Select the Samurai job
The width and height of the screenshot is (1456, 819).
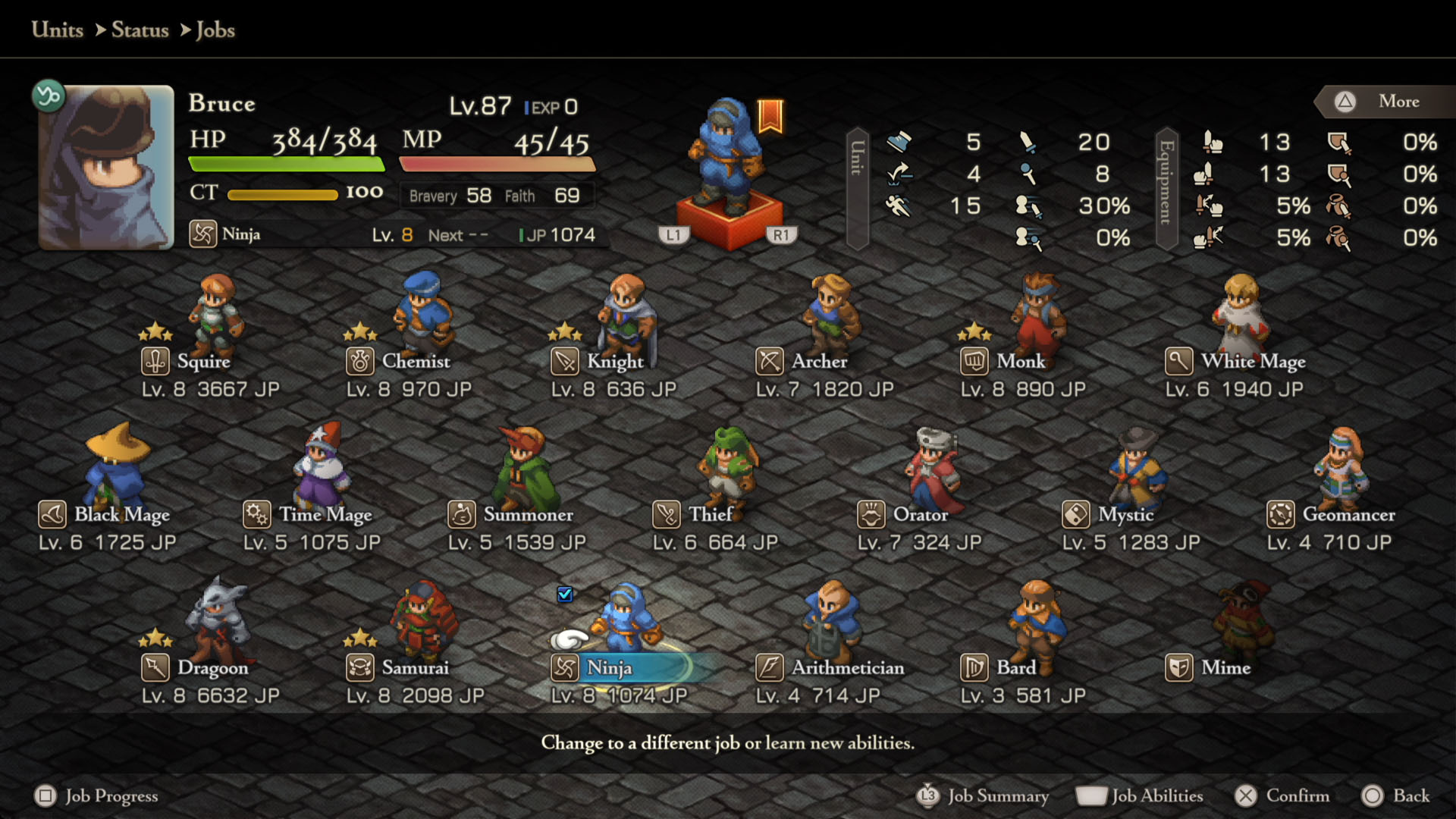[x=415, y=668]
